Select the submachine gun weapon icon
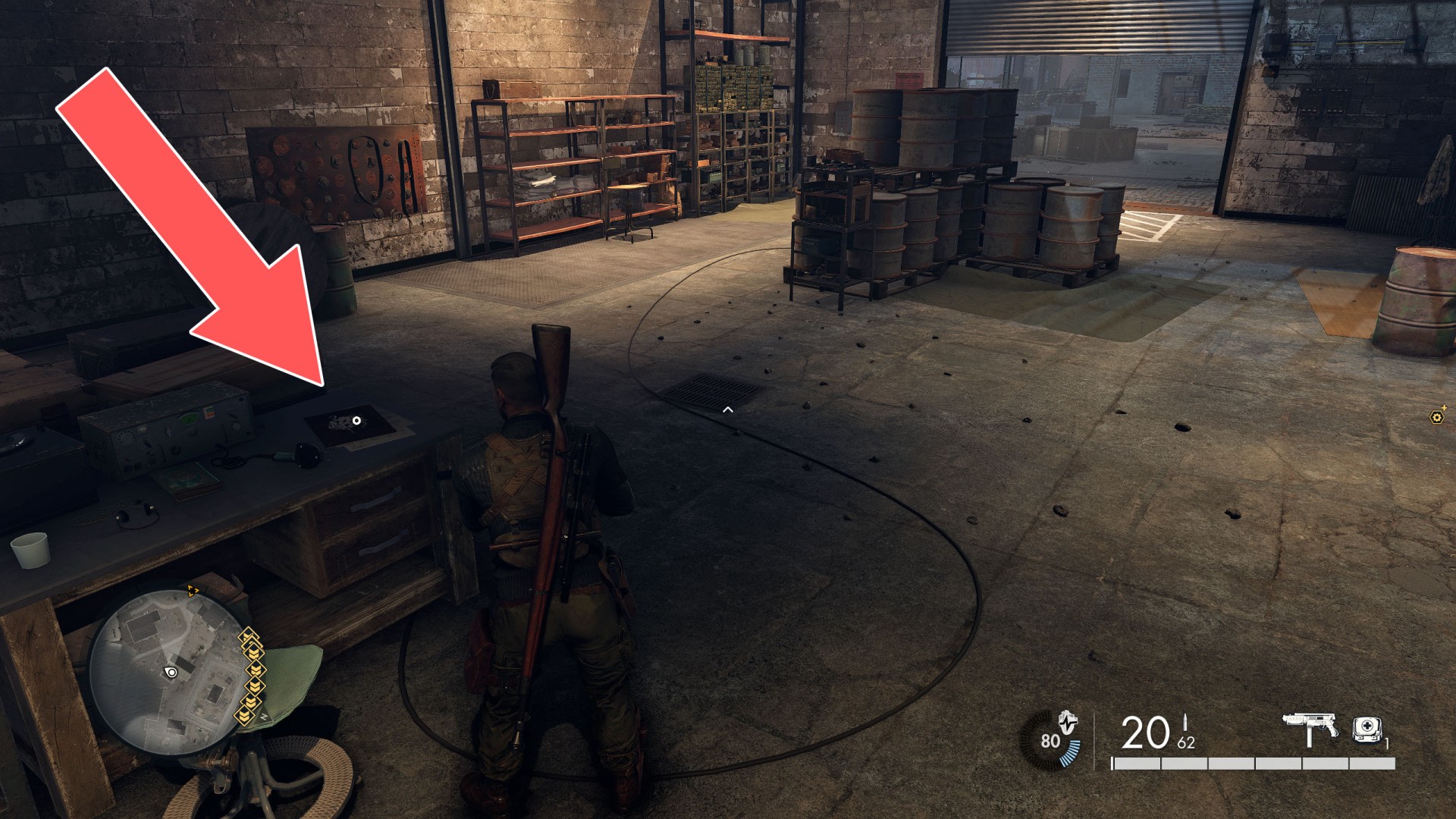 [x=1310, y=730]
